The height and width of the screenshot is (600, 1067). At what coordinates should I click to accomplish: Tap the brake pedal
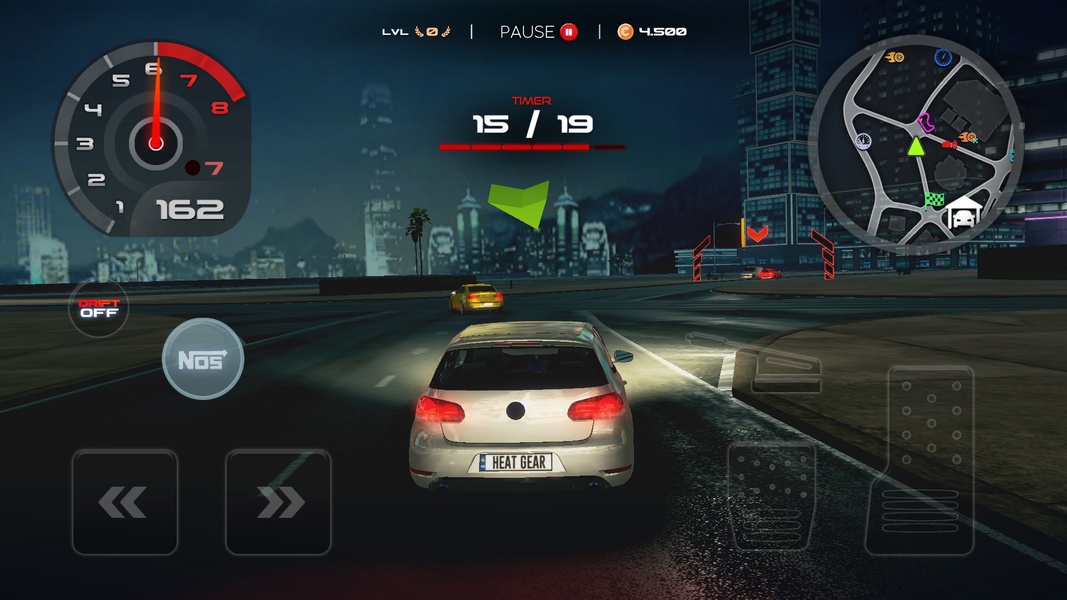(x=771, y=496)
